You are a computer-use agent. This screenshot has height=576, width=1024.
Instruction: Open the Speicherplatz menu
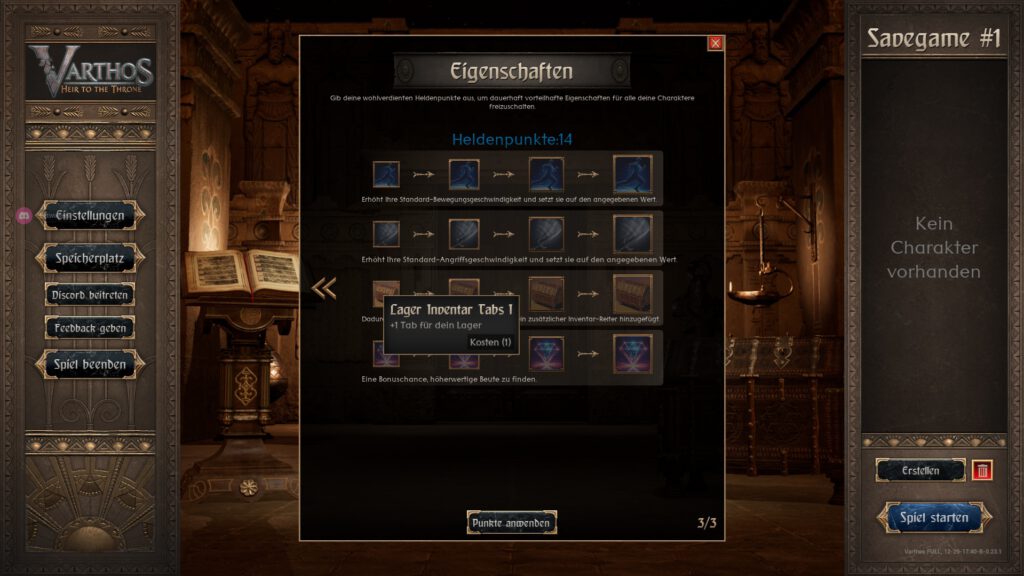click(89, 258)
